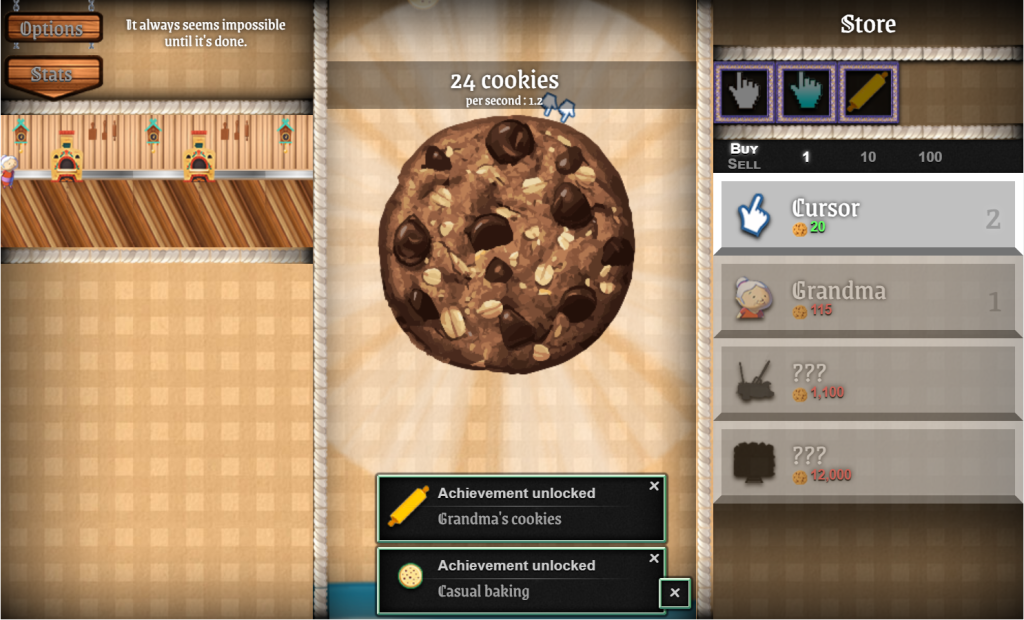Buy a Grandma building

click(867, 298)
